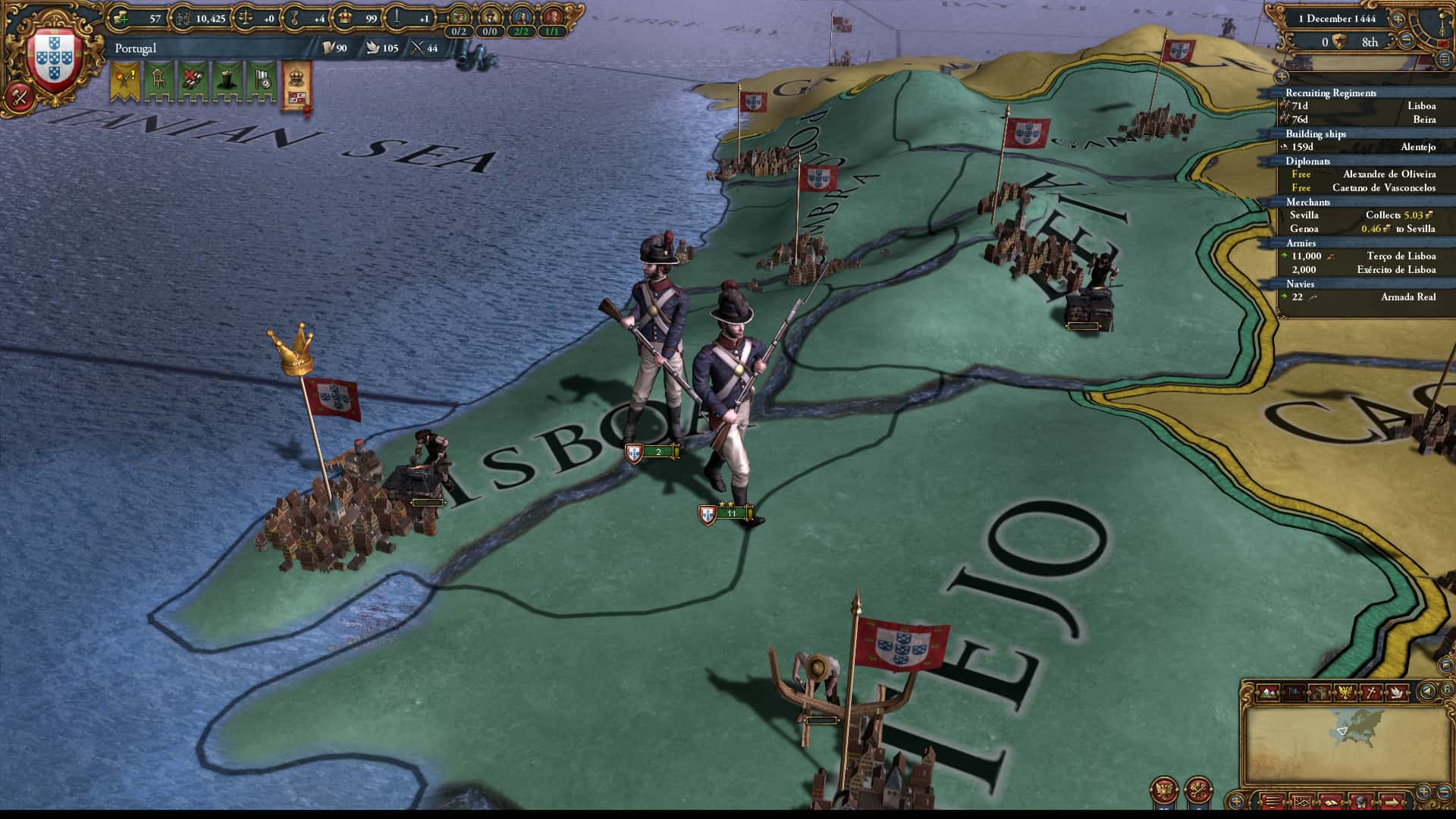Select the terrain mapmode on the minimap toolbar
1456x819 pixels.
coord(1269,692)
